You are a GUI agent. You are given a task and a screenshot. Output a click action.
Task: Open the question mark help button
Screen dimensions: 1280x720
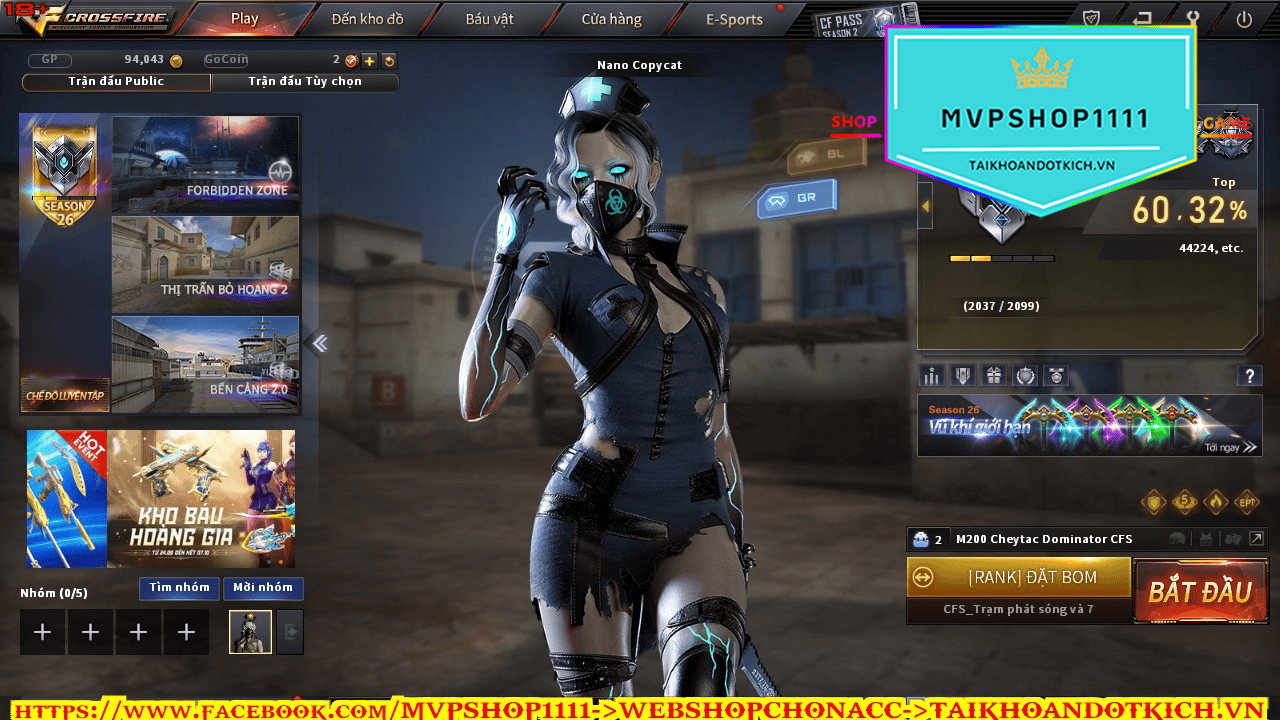[1249, 376]
